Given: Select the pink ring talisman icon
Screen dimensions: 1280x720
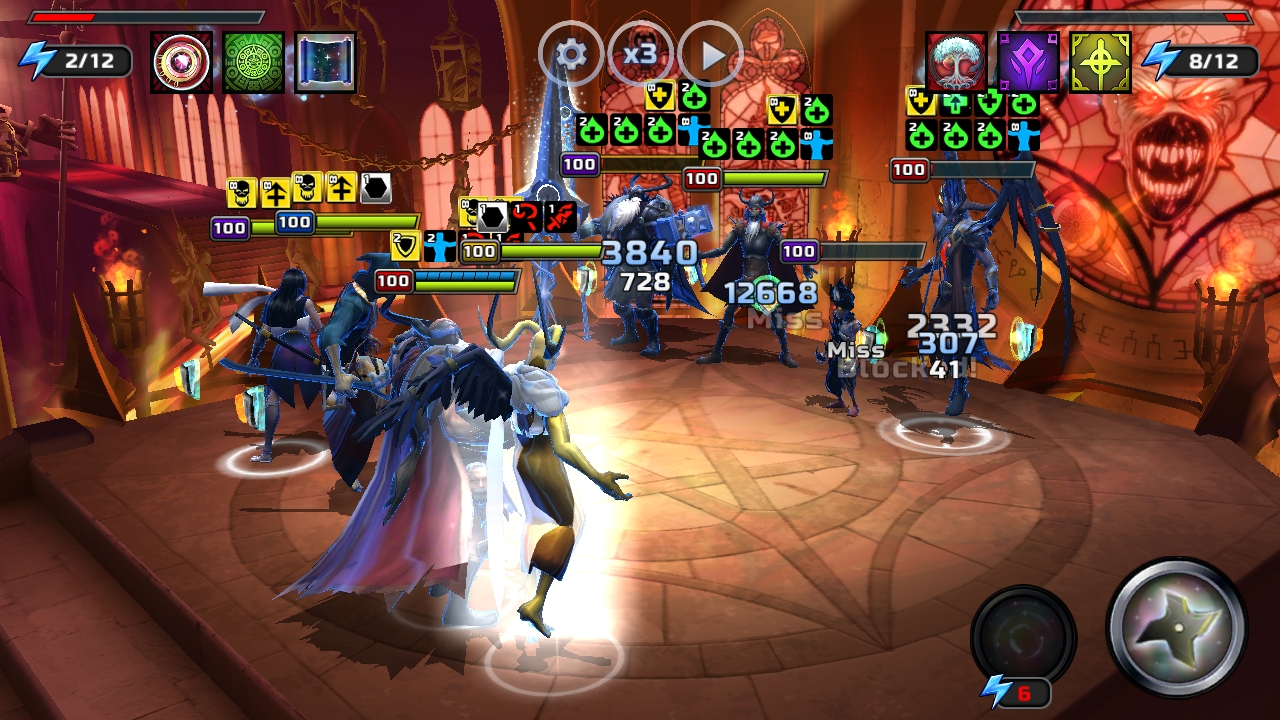Looking at the screenshot, I should coord(182,62).
